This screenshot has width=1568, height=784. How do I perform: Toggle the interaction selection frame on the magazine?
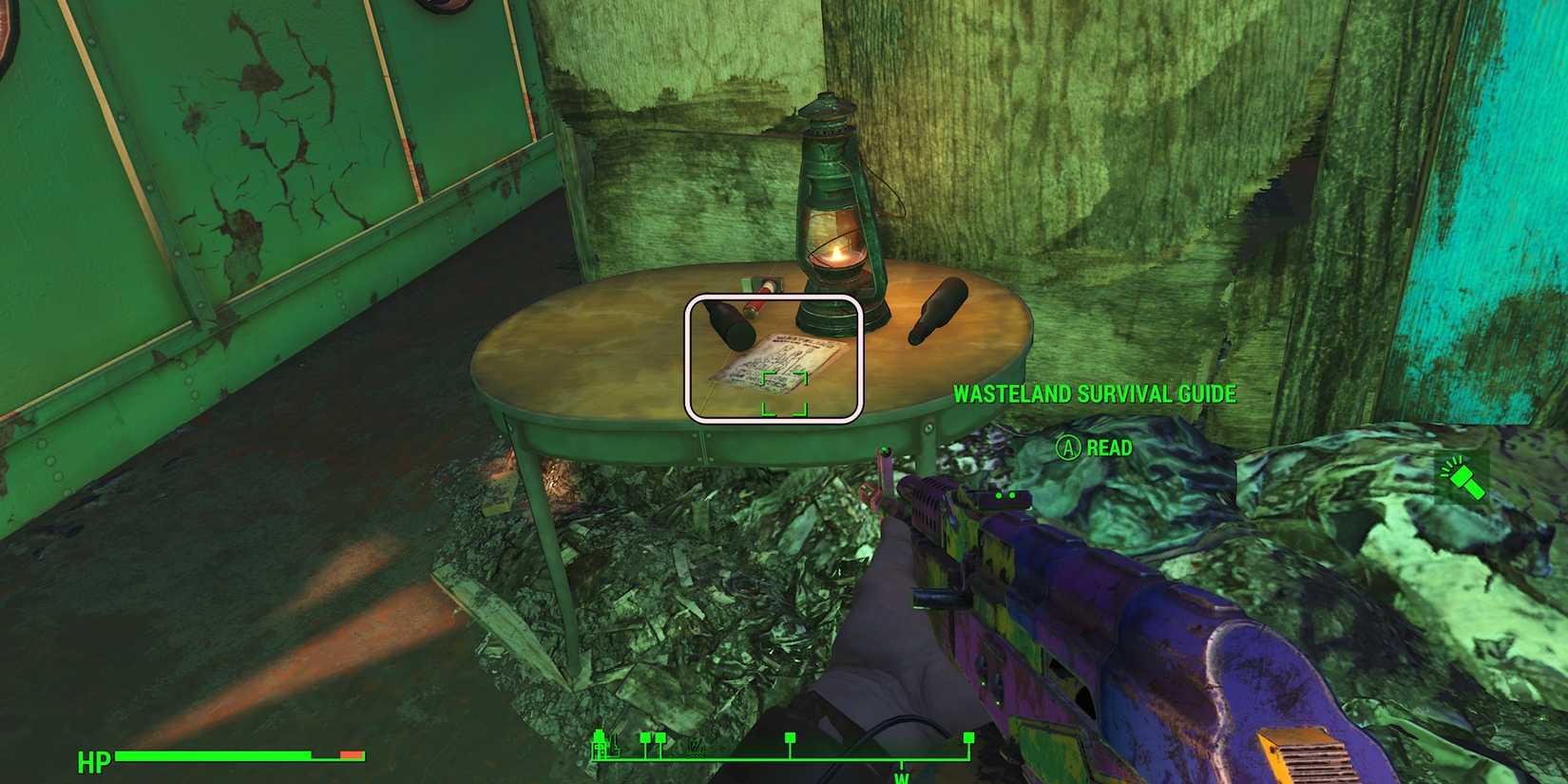[773, 357]
